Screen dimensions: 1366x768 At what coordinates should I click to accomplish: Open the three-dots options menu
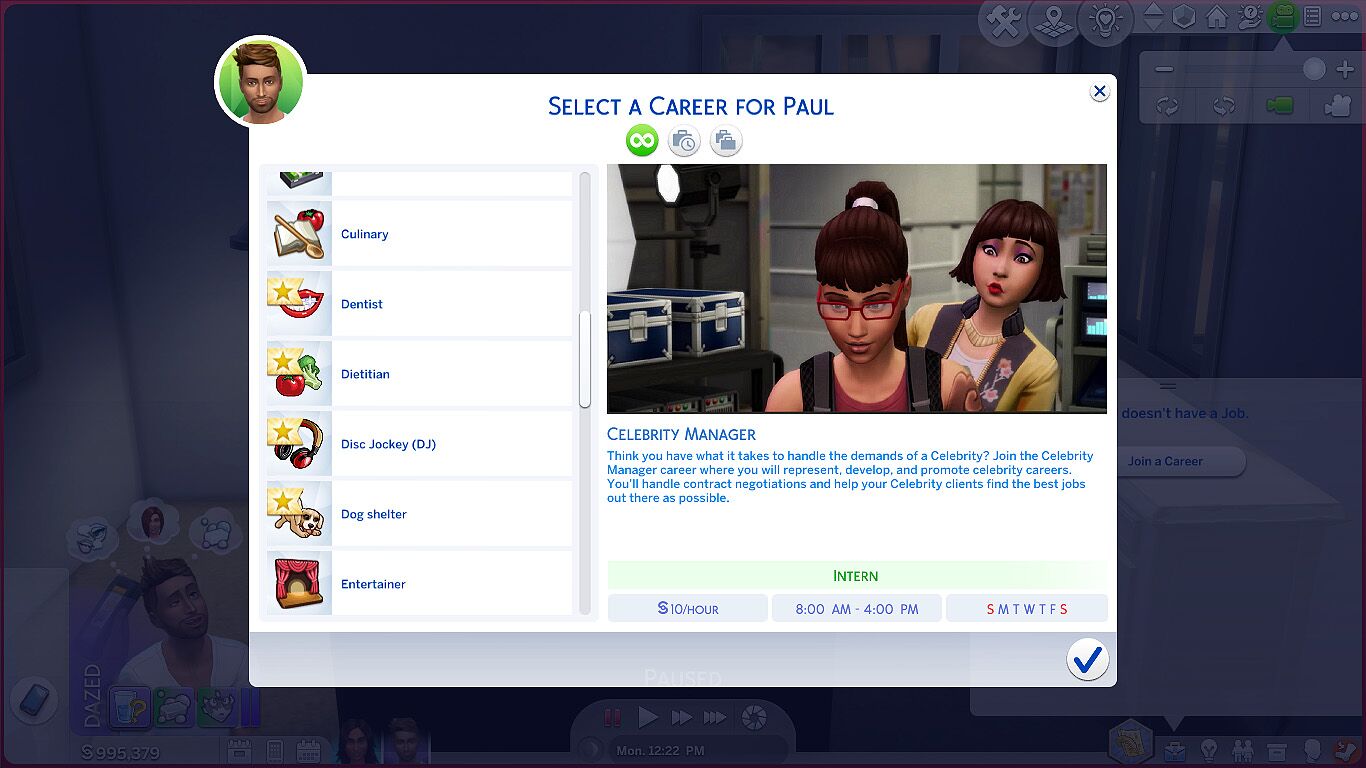(1344, 16)
